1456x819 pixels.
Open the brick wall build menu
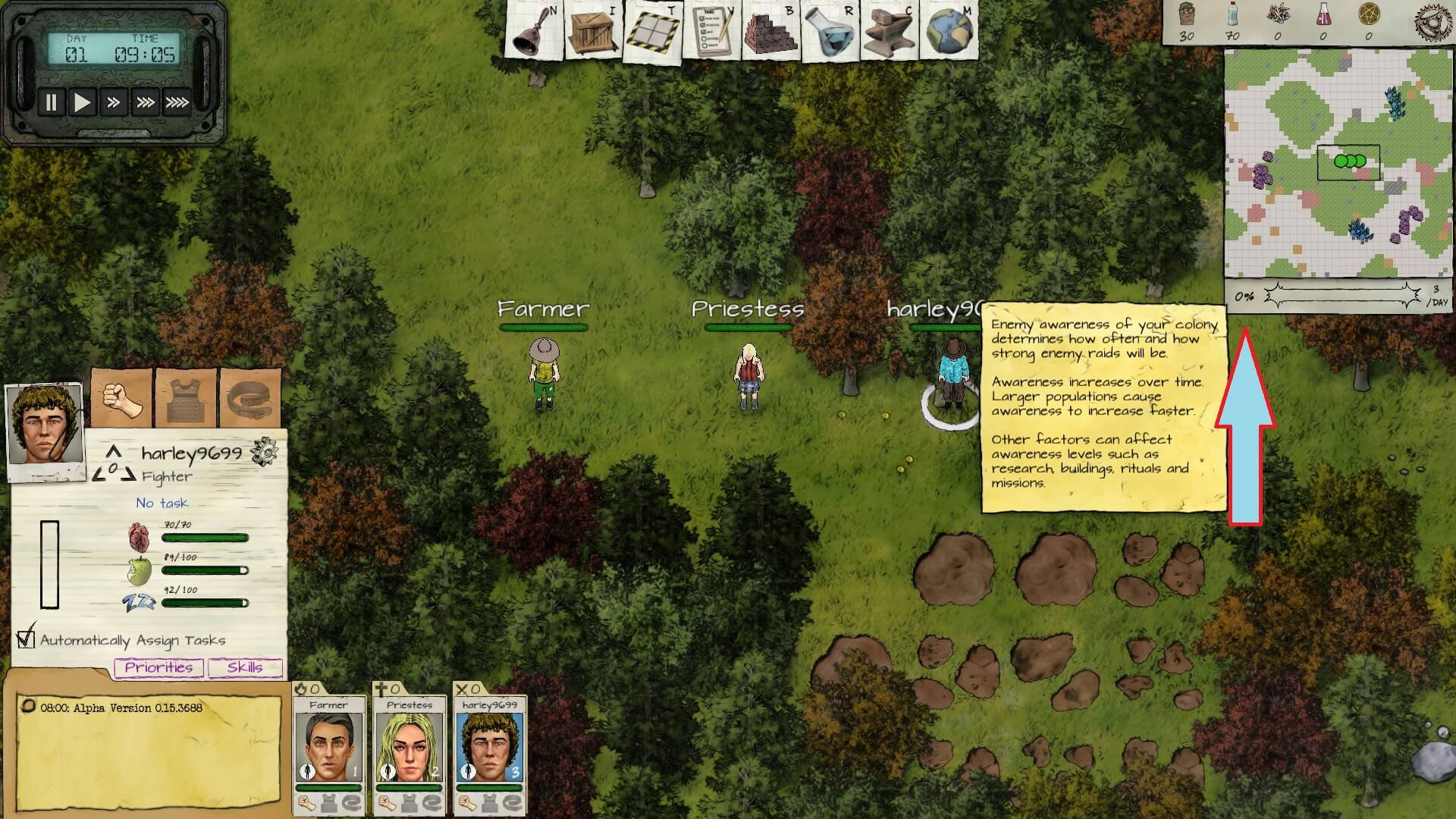click(770, 32)
